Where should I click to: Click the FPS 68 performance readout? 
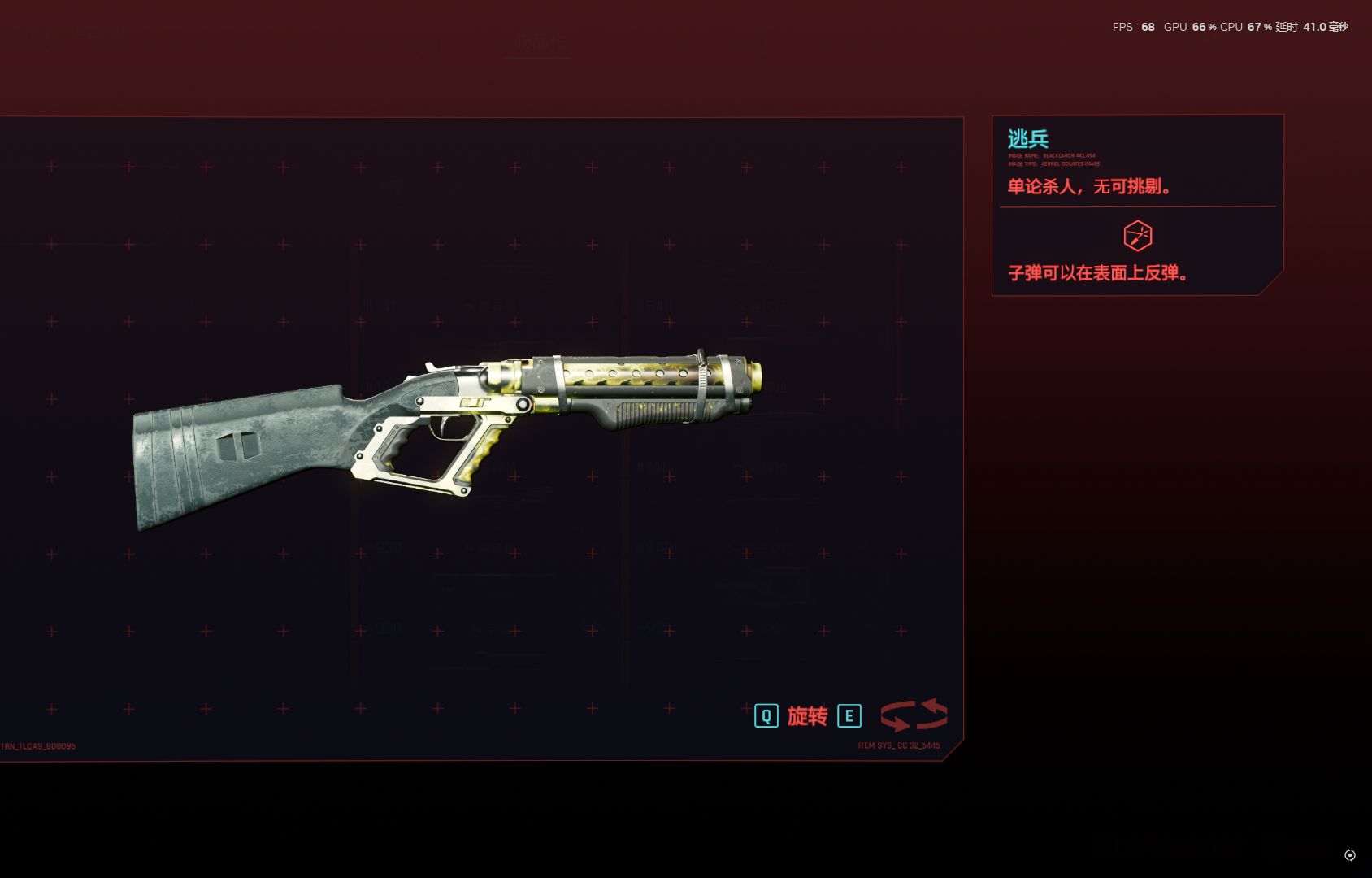1133,27
